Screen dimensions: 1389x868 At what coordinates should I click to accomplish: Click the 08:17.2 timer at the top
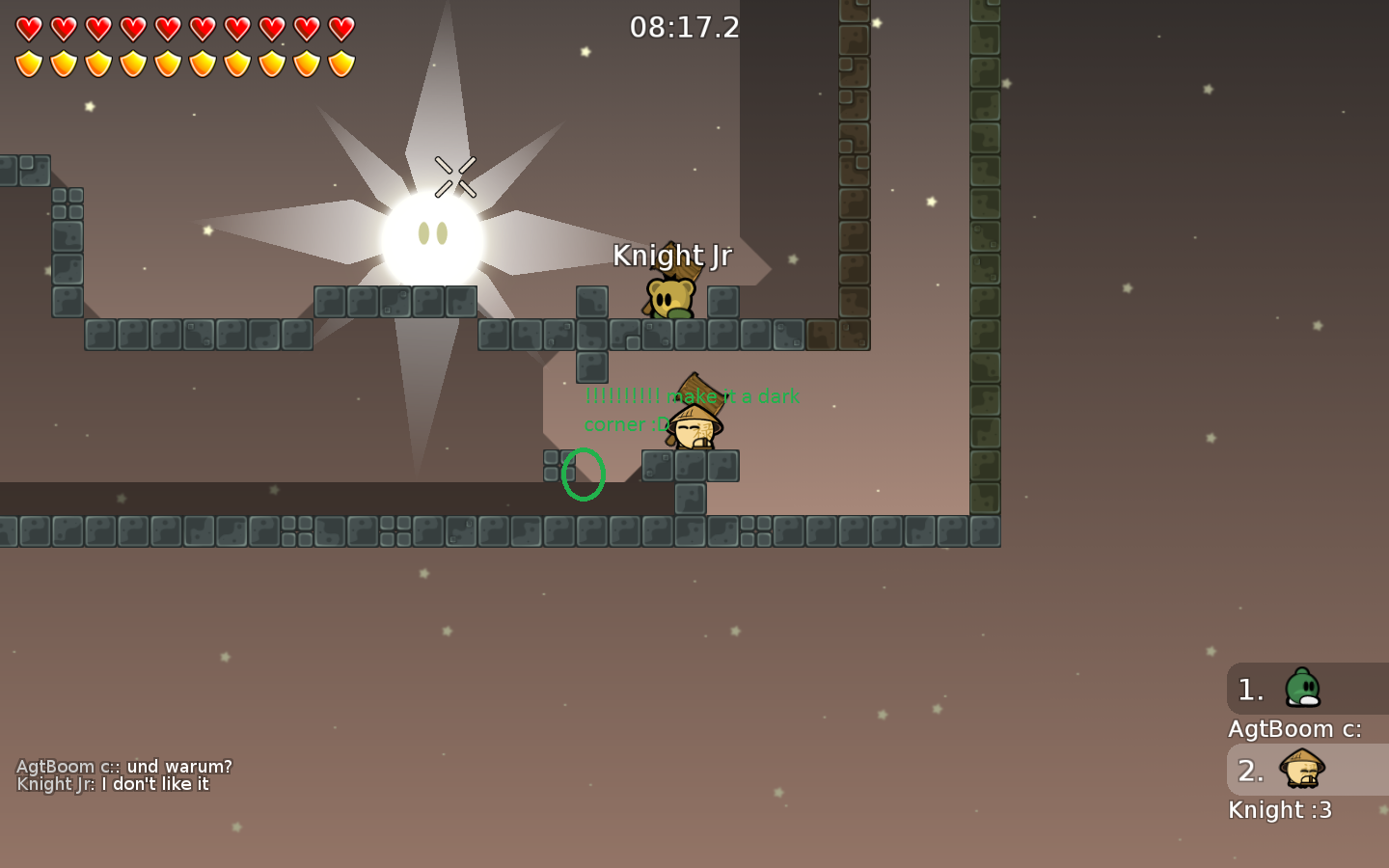pyautogui.click(x=686, y=27)
